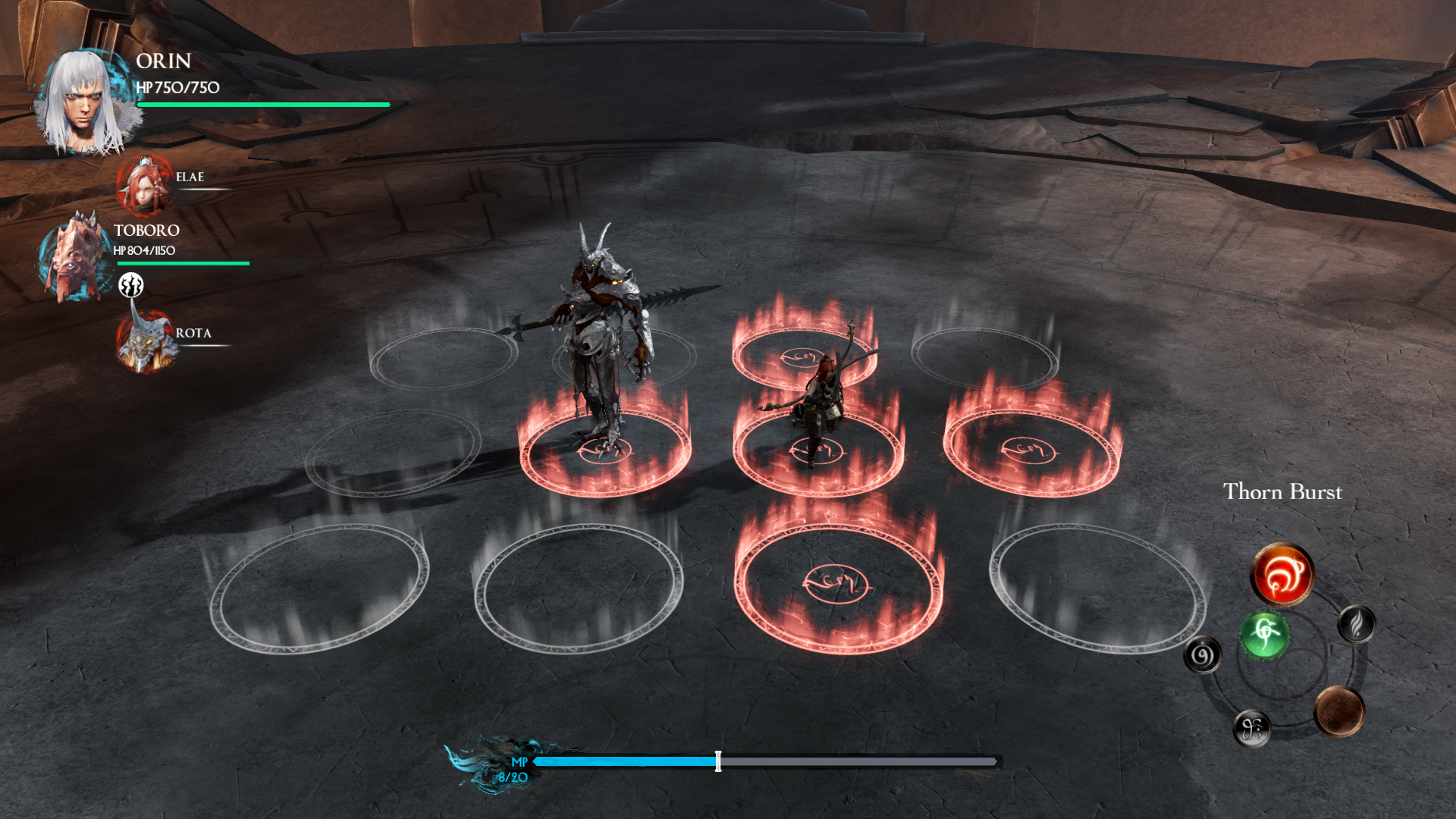Target the red circle under the red-haired archer

[x=817, y=451]
